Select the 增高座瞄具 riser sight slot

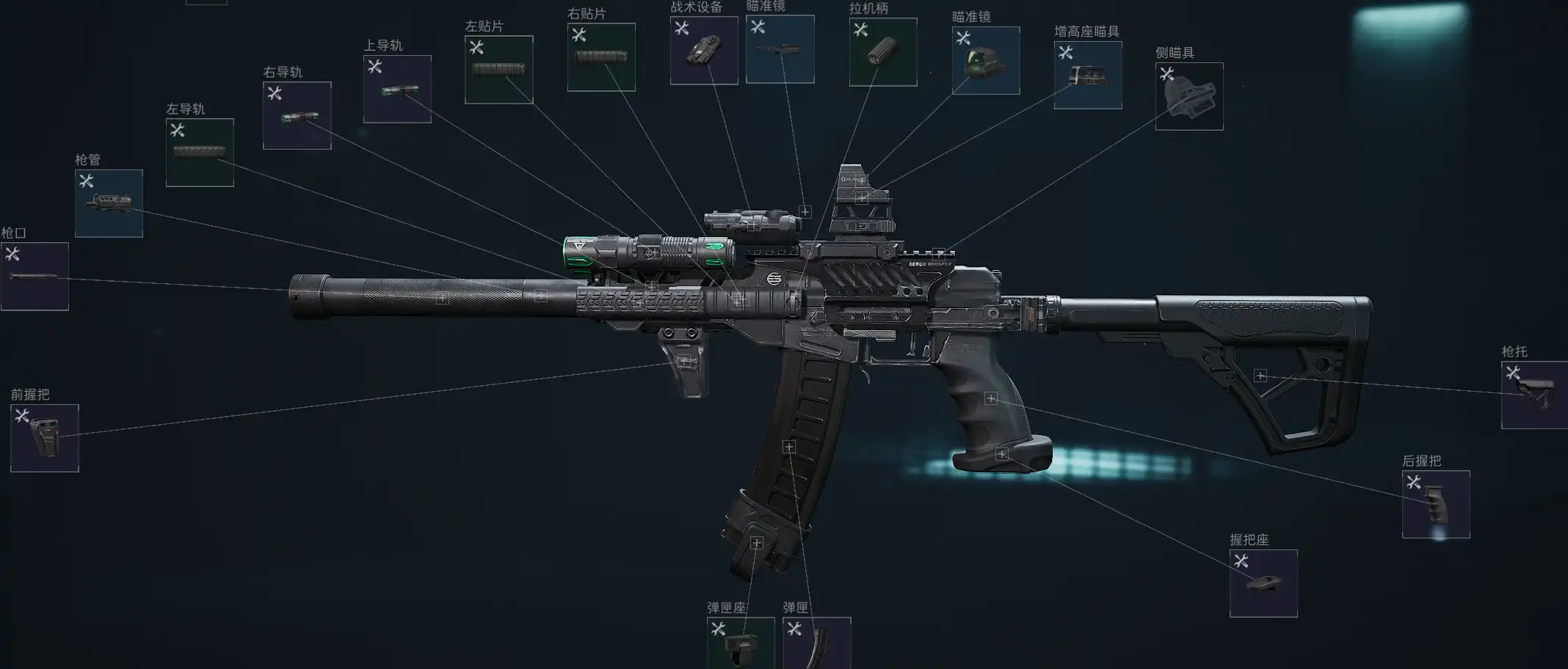[x=1087, y=75]
